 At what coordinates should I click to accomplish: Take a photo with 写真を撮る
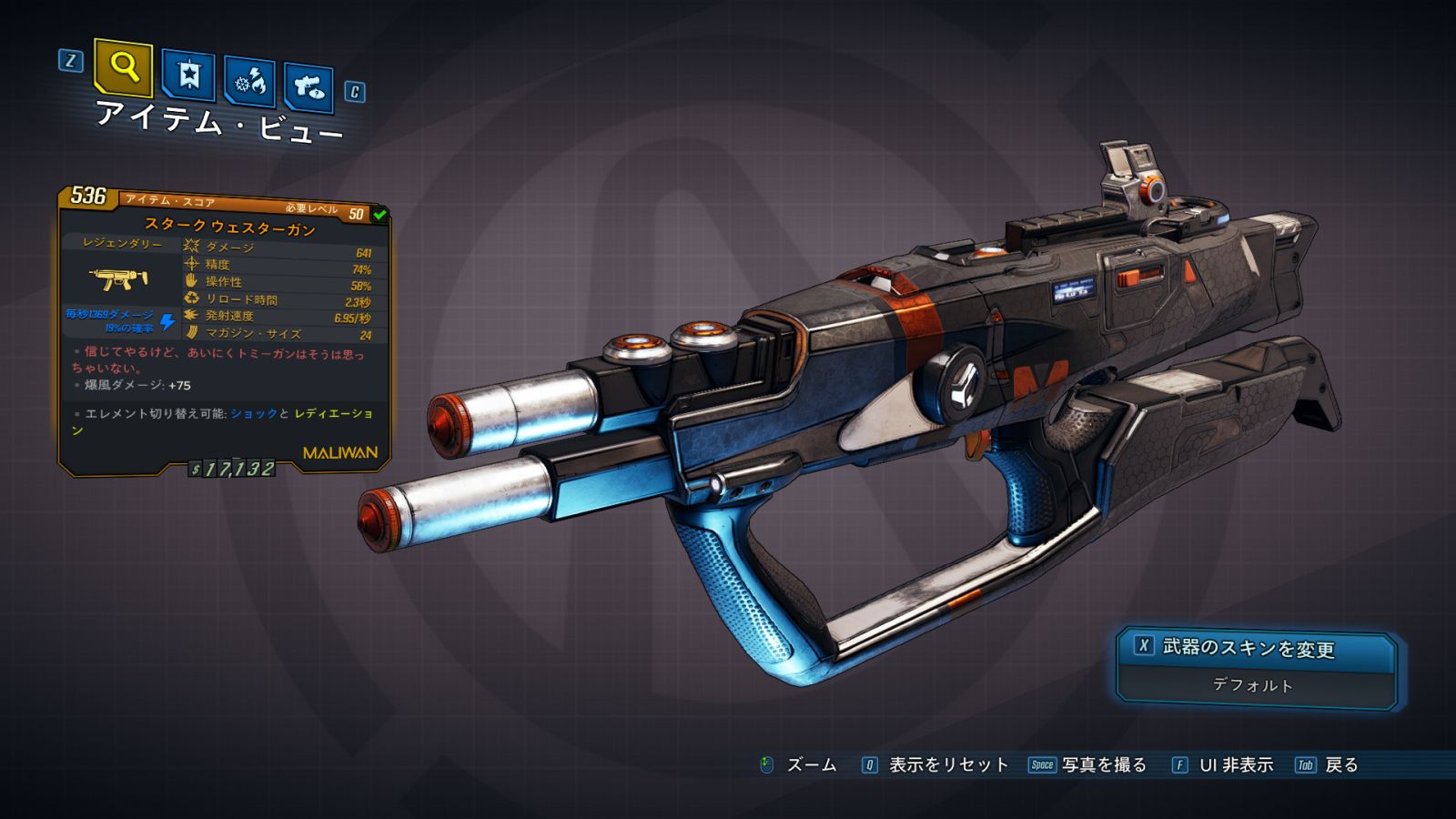click(x=1103, y=765)
